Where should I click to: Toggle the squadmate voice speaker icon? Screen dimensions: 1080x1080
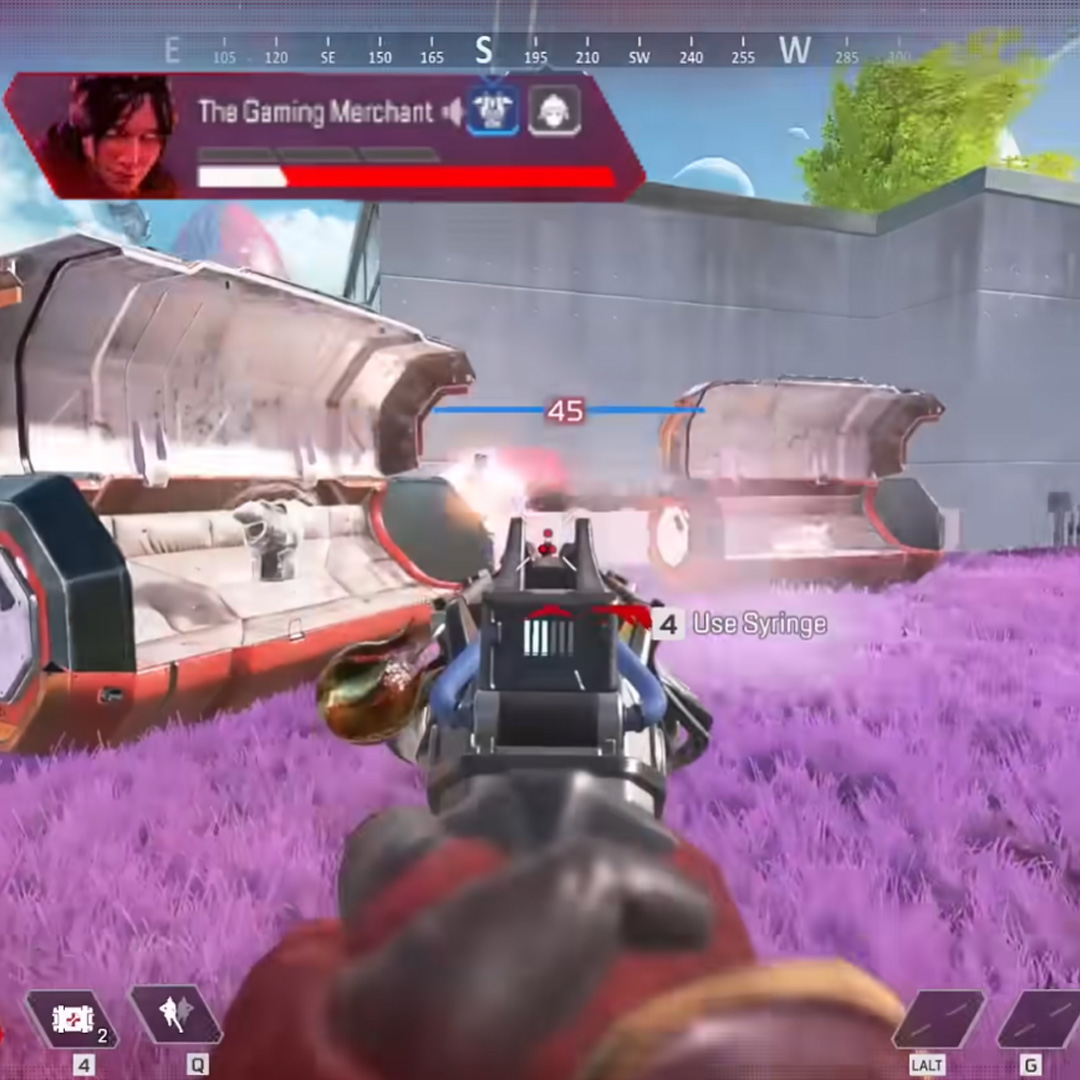[453, 113]
